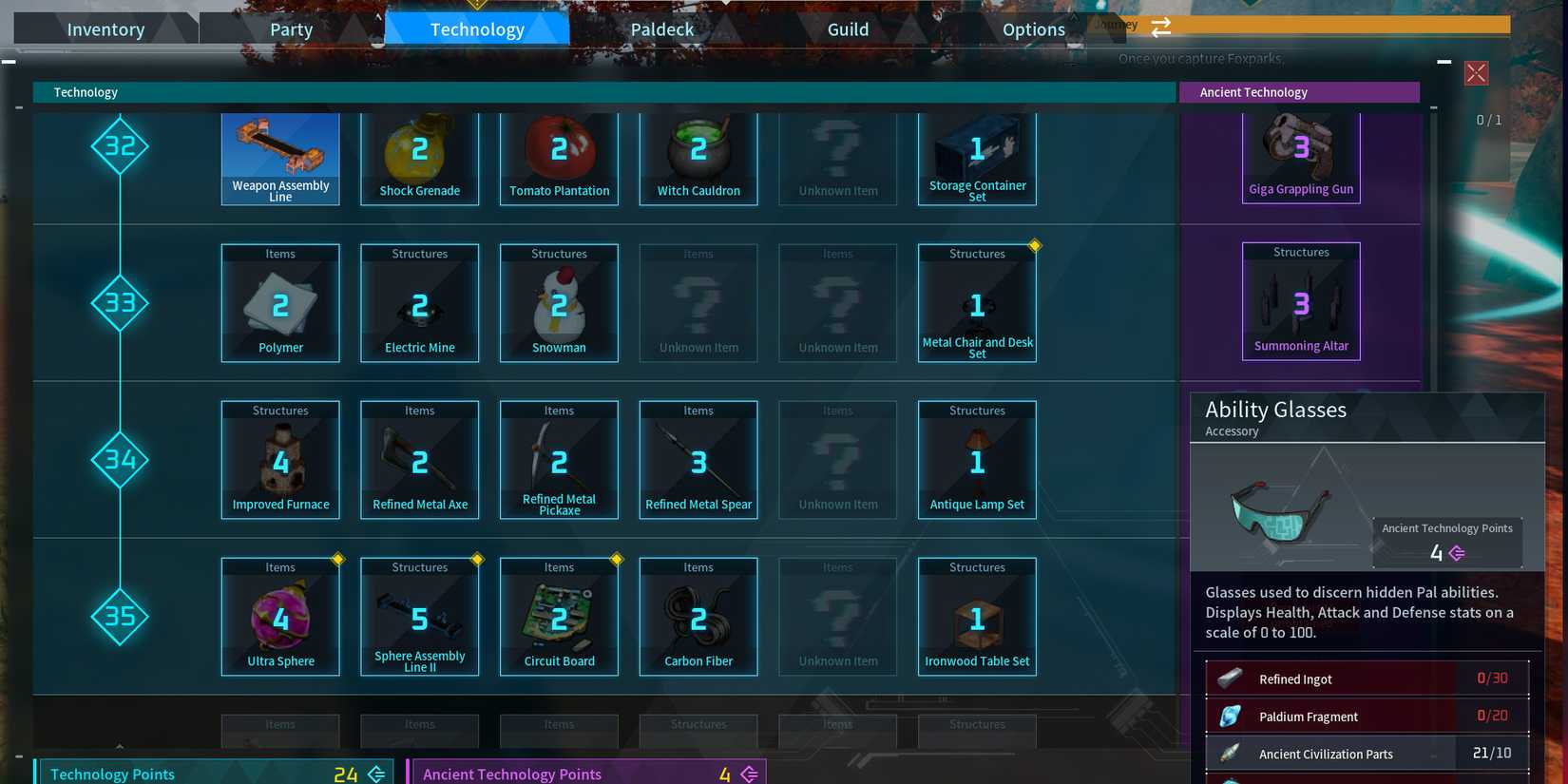Select the Refined Metal Pickaxe icon

pyautogui.click(x=559, y=461)
